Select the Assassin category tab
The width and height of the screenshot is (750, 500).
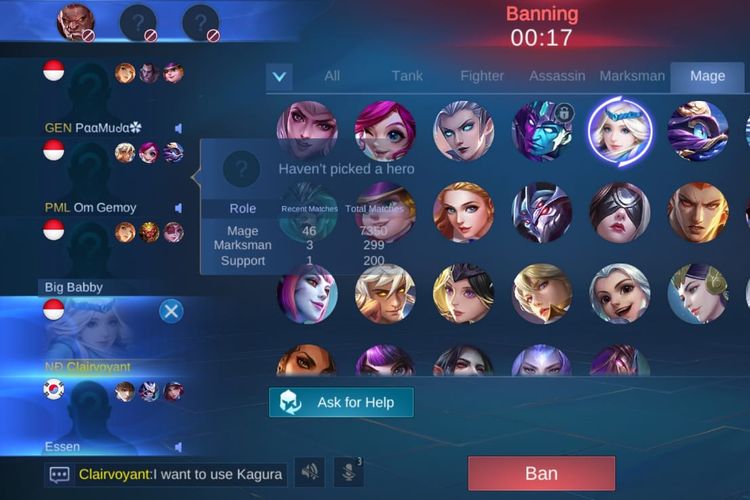(x=556, y=76)
